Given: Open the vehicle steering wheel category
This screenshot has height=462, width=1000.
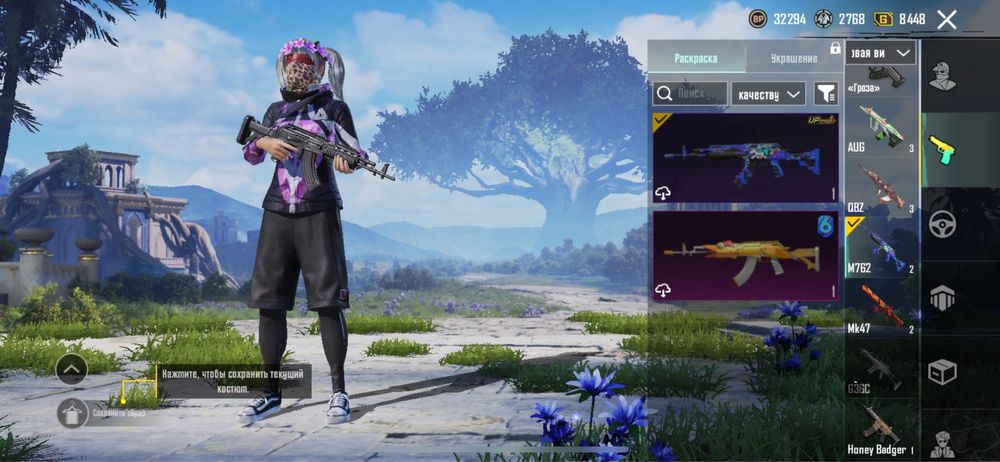Looking at the screenshot, I should [942, 224].
